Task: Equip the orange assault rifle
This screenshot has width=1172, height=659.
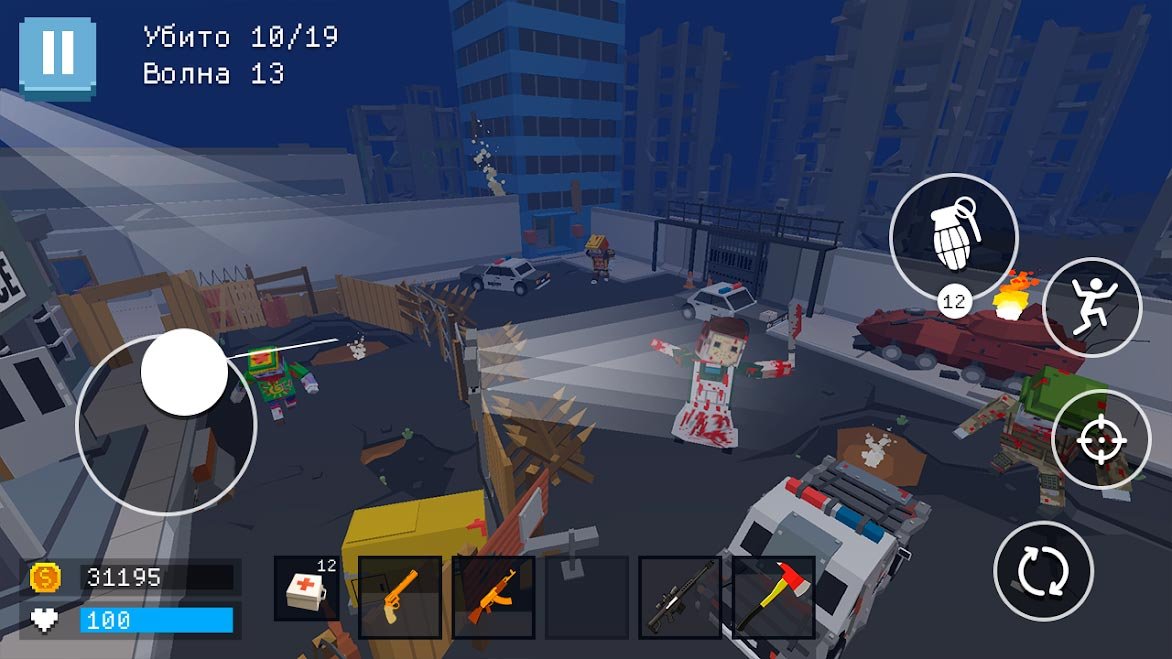Action: [494, 597]
